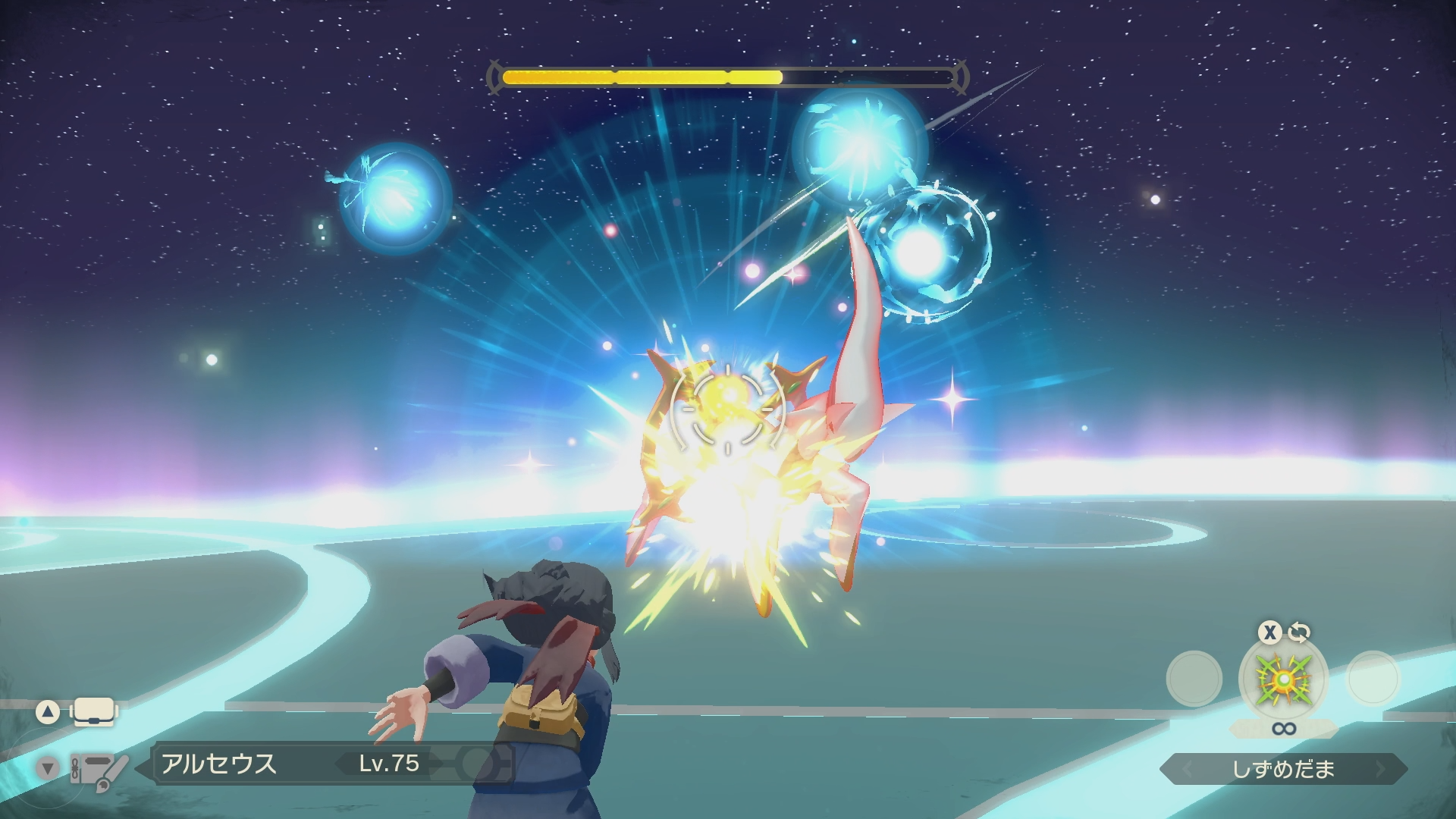Open the crafting tools icon
Viewport: 1456px width, 819px height.
[x=99, y=769]
